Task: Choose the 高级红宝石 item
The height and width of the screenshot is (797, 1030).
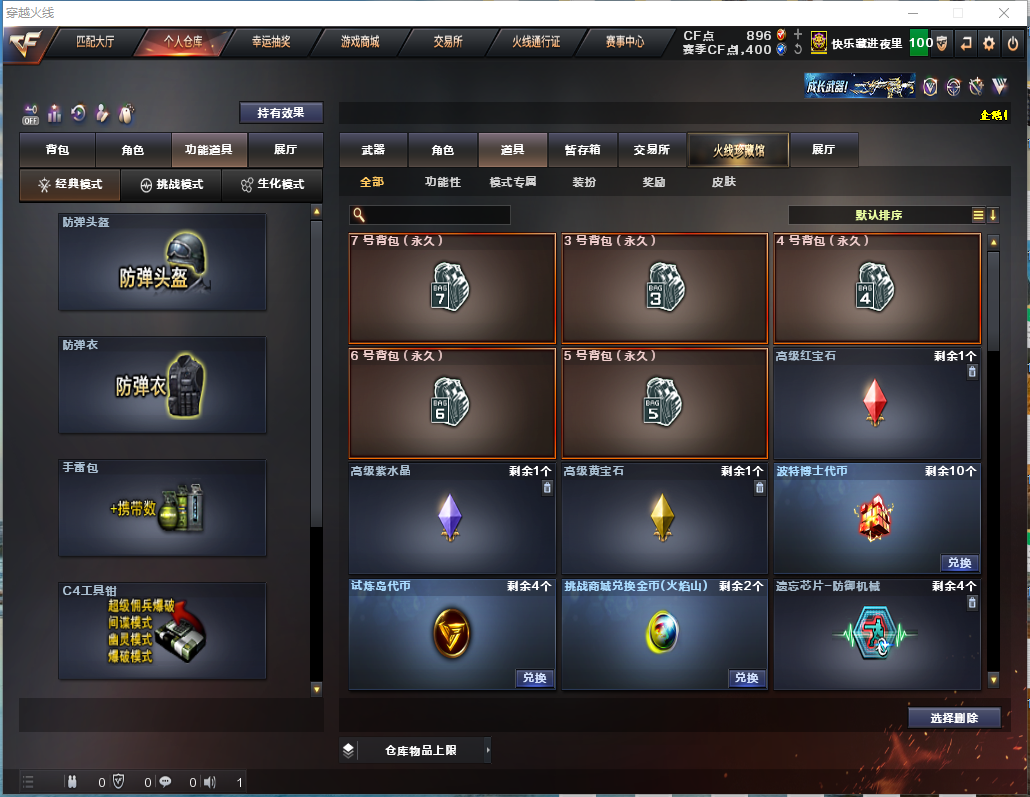Action: coord(876,404)
